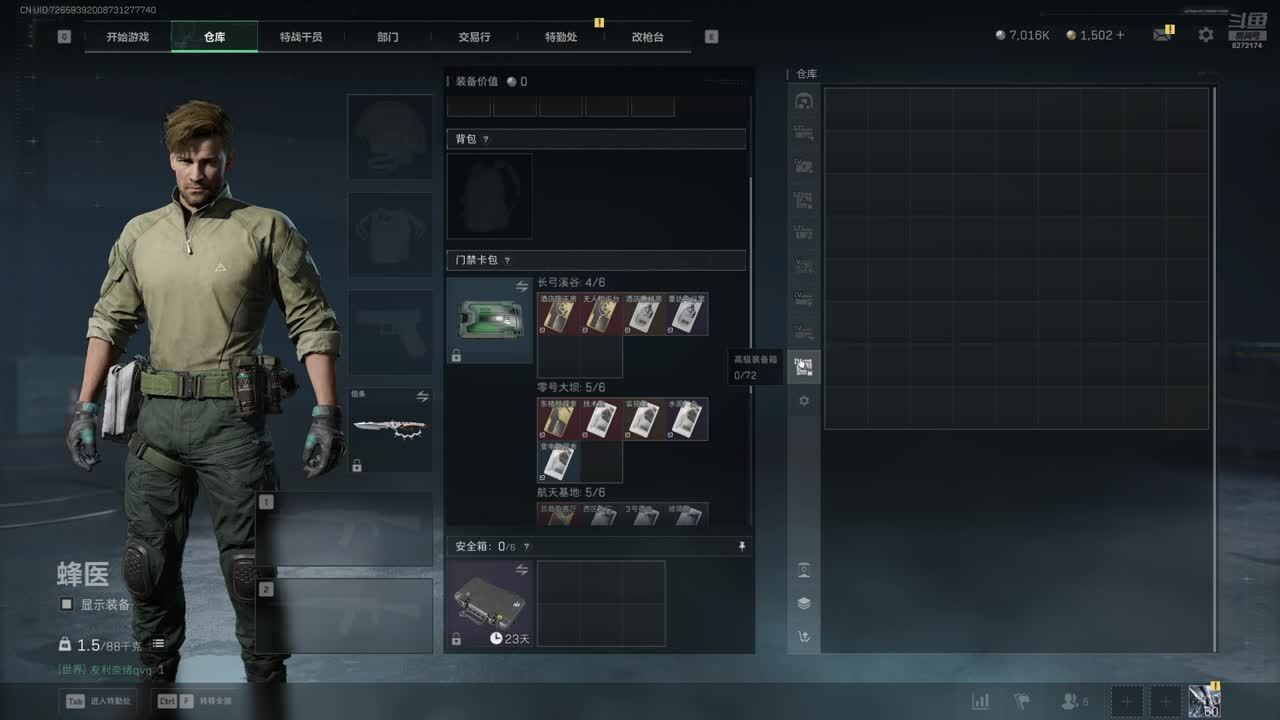This screenshot has height=720, width=1280.
Task: Click the 进入特勤处 button
Action: [102, 701]
